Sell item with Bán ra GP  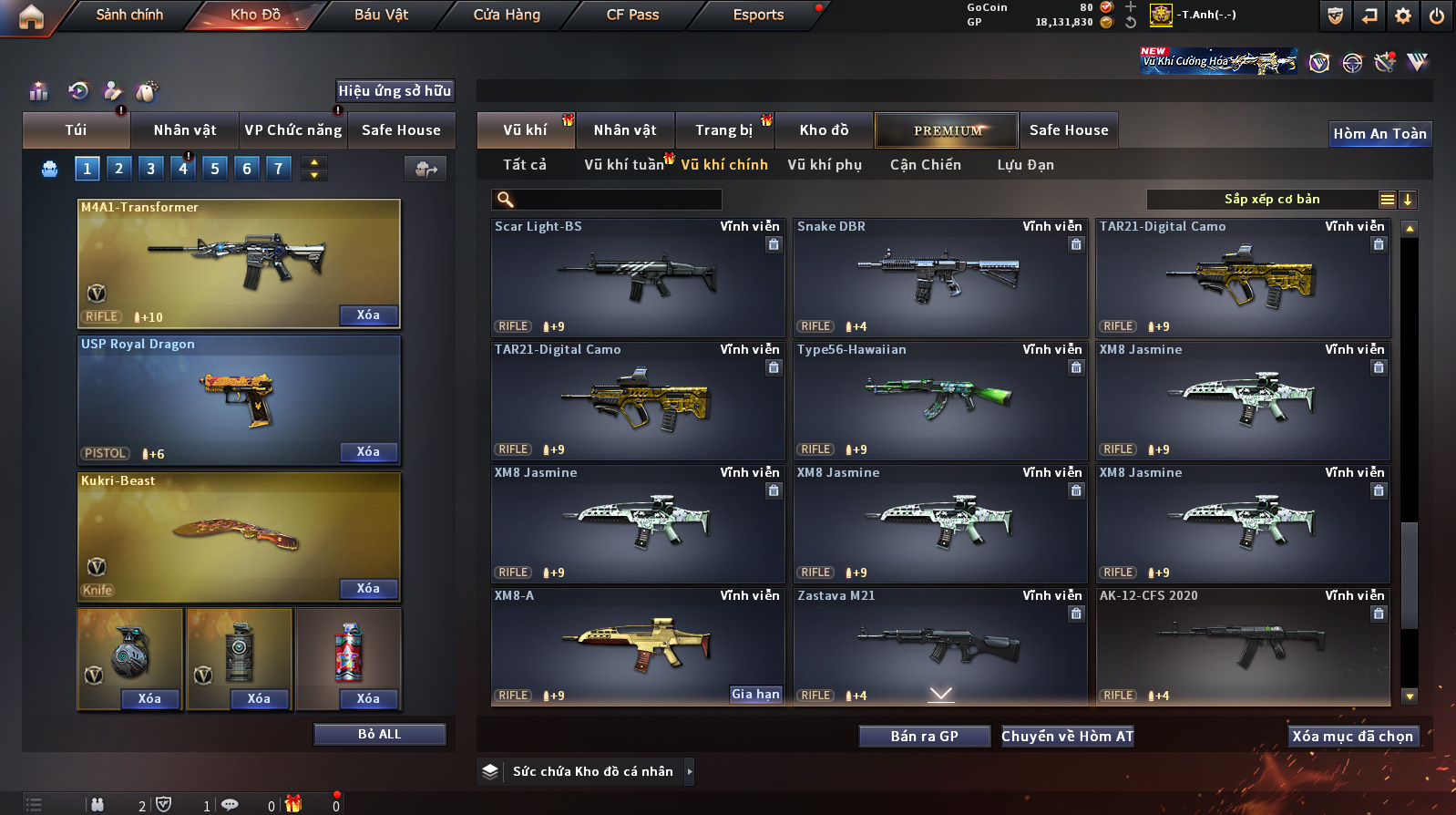pyautogui.click(x=924, y=737)
